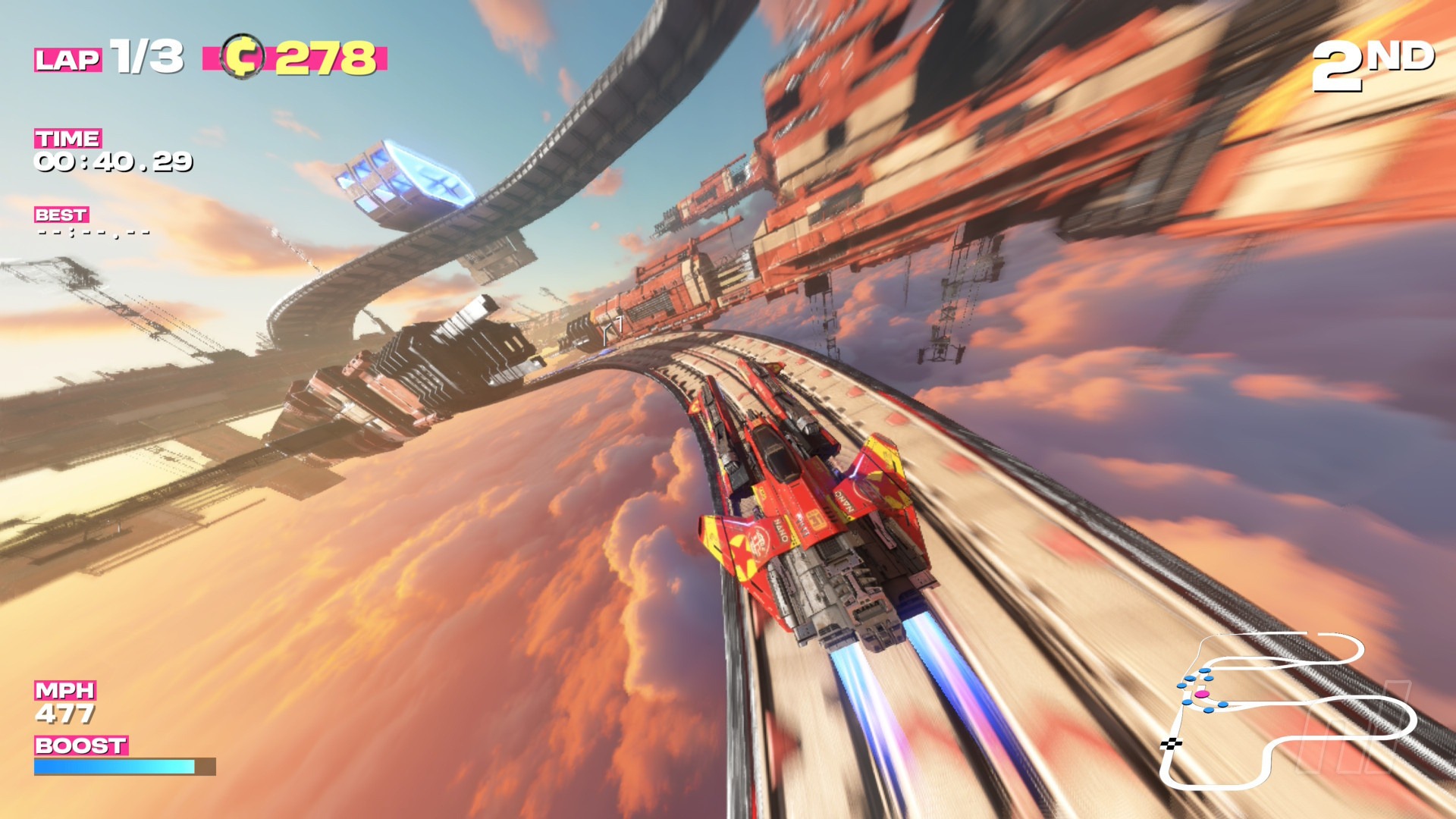The height and width of the screenshot is (819, 1456).
Task: Click the checkered finish flag on minimap
Action: pyautogui.click(x=1171, y=743)
